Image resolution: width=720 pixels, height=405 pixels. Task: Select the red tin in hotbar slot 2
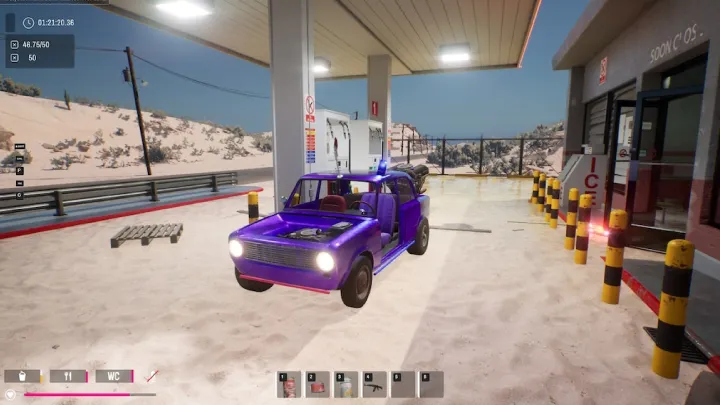click(318, 385)
